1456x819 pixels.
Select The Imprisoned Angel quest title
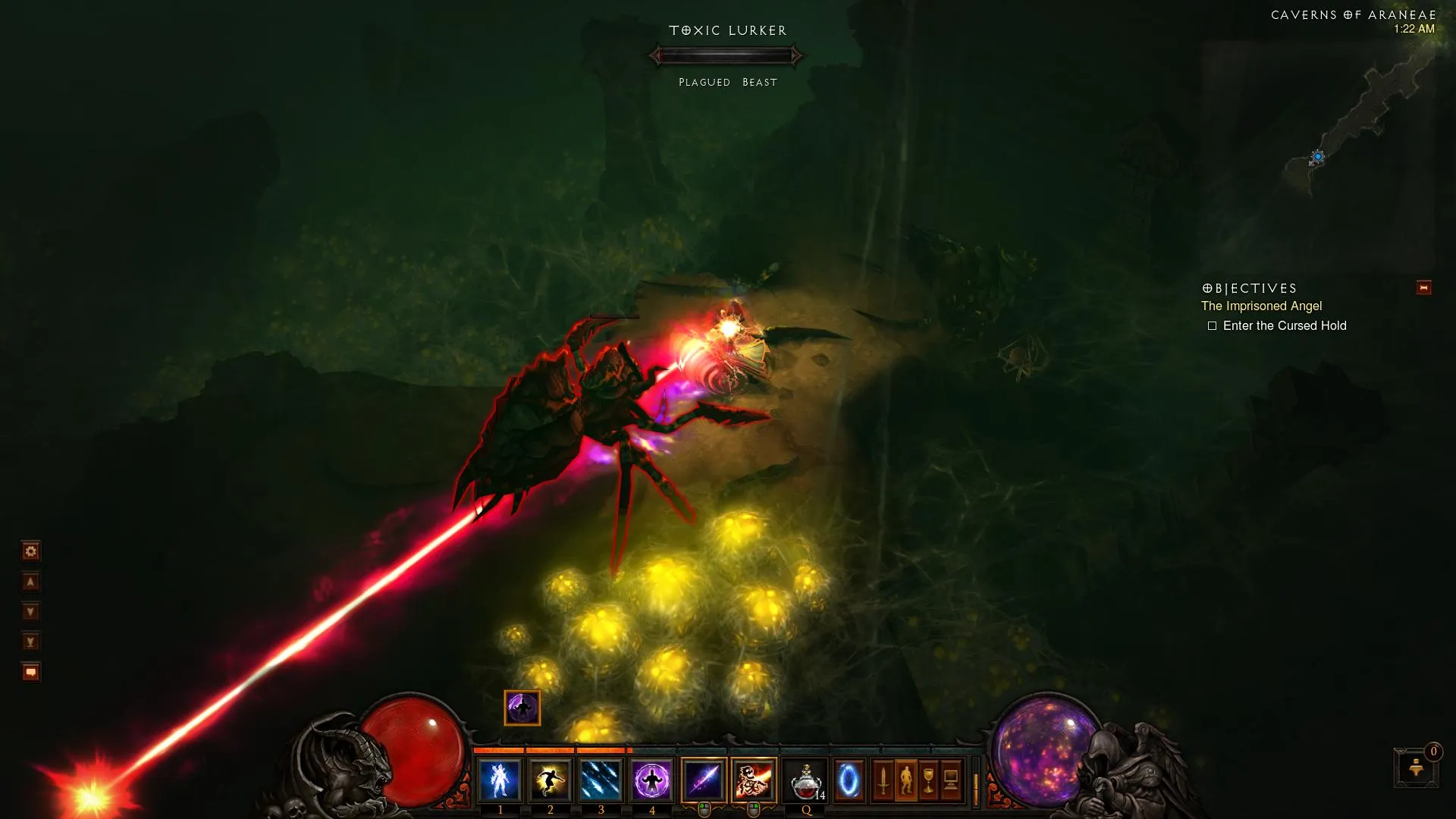1261,306
